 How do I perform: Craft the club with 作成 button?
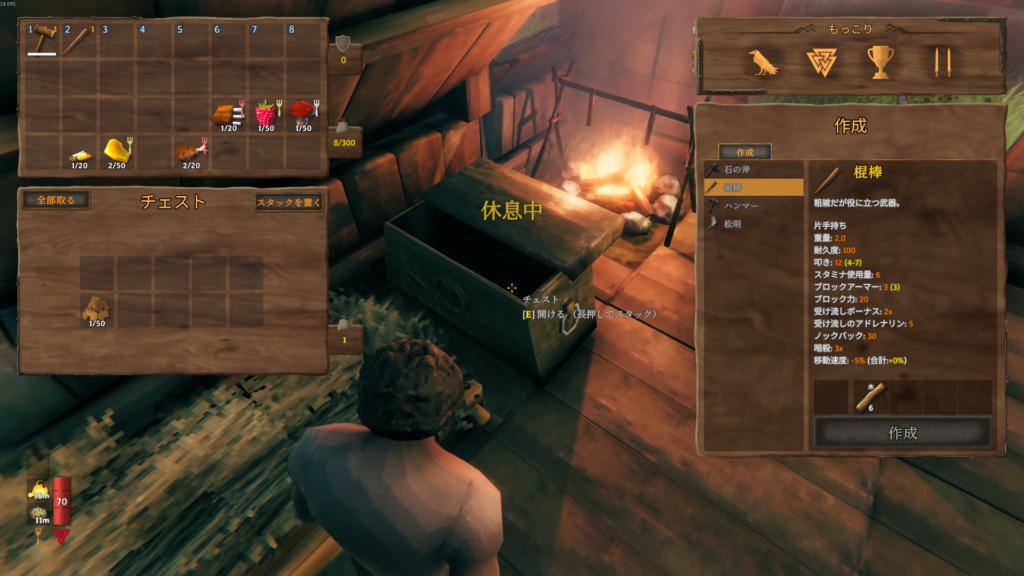click(x=902, y=433)
